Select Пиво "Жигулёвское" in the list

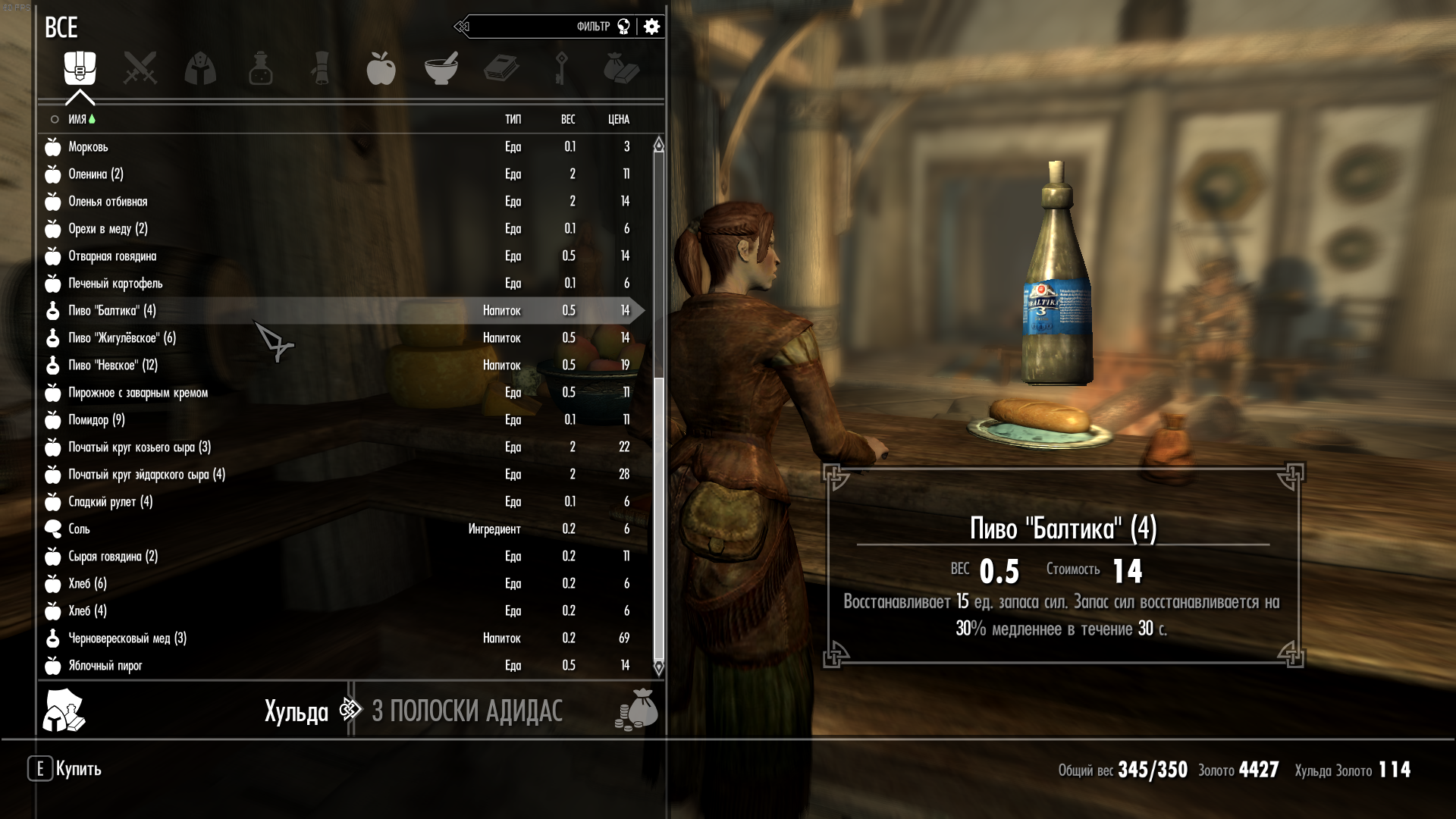pos(122,338)
